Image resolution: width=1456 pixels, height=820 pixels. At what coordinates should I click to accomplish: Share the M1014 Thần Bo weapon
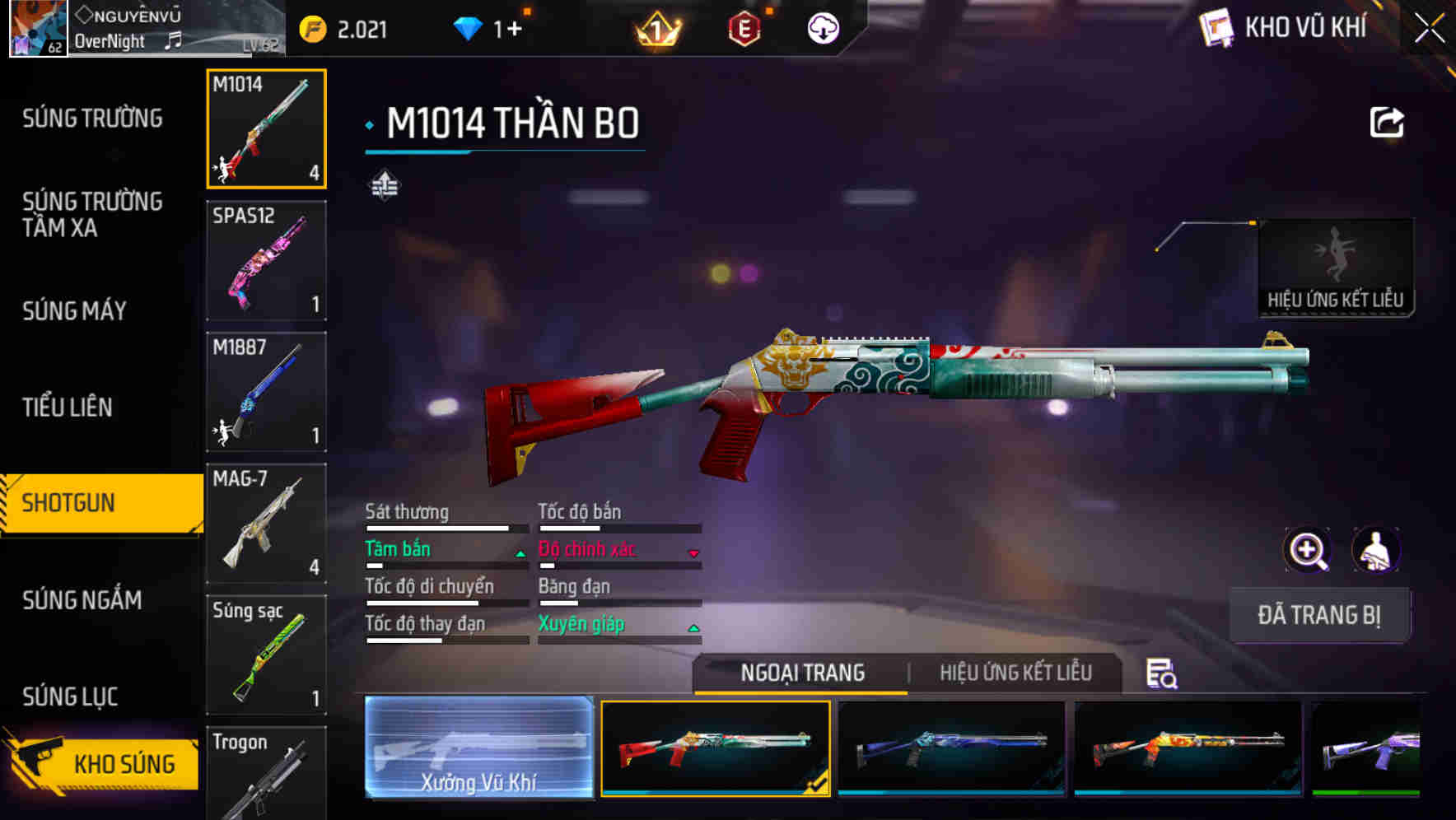click(x=1387, y=122)
